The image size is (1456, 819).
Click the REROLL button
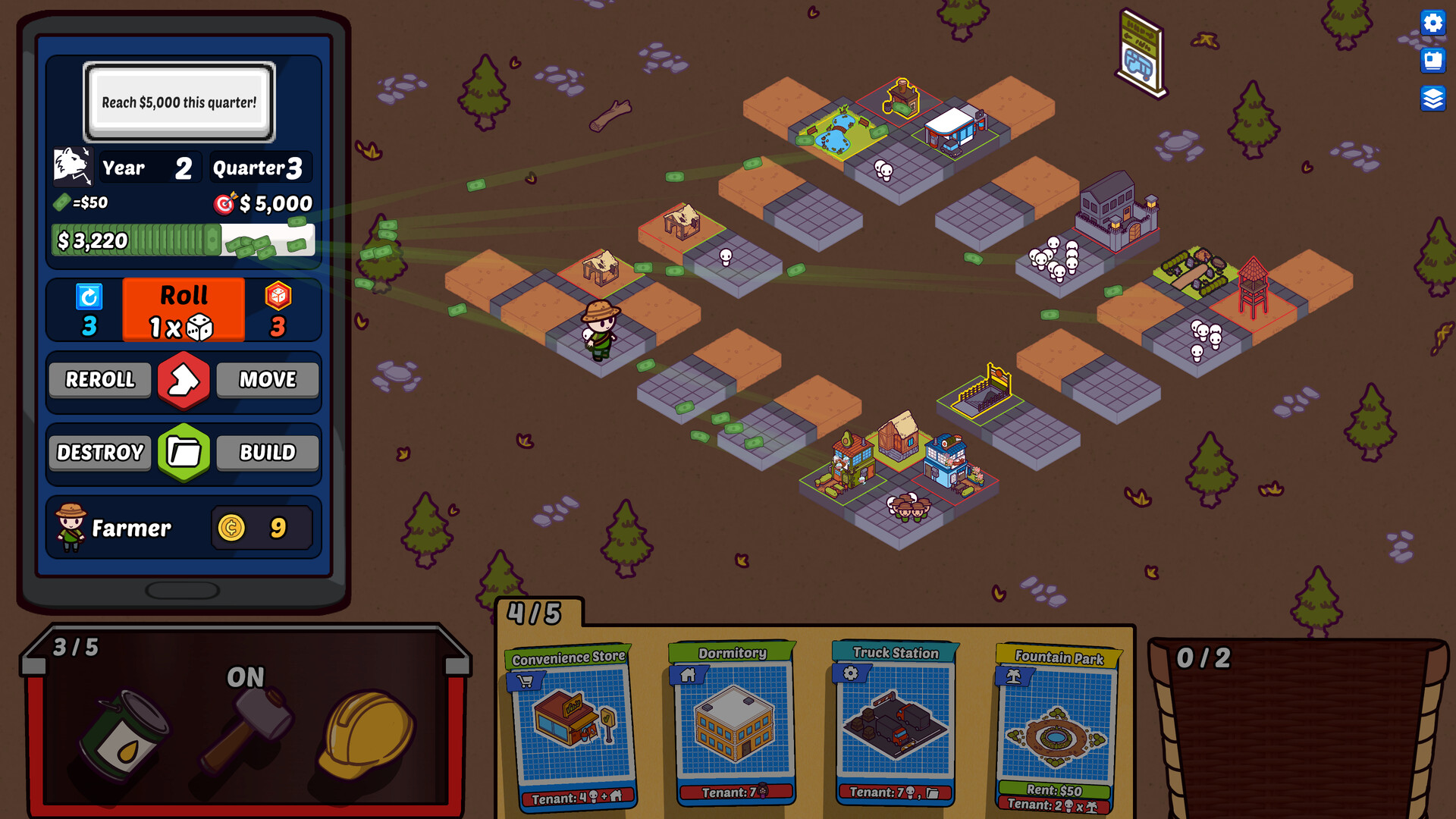tap(99, 380)
